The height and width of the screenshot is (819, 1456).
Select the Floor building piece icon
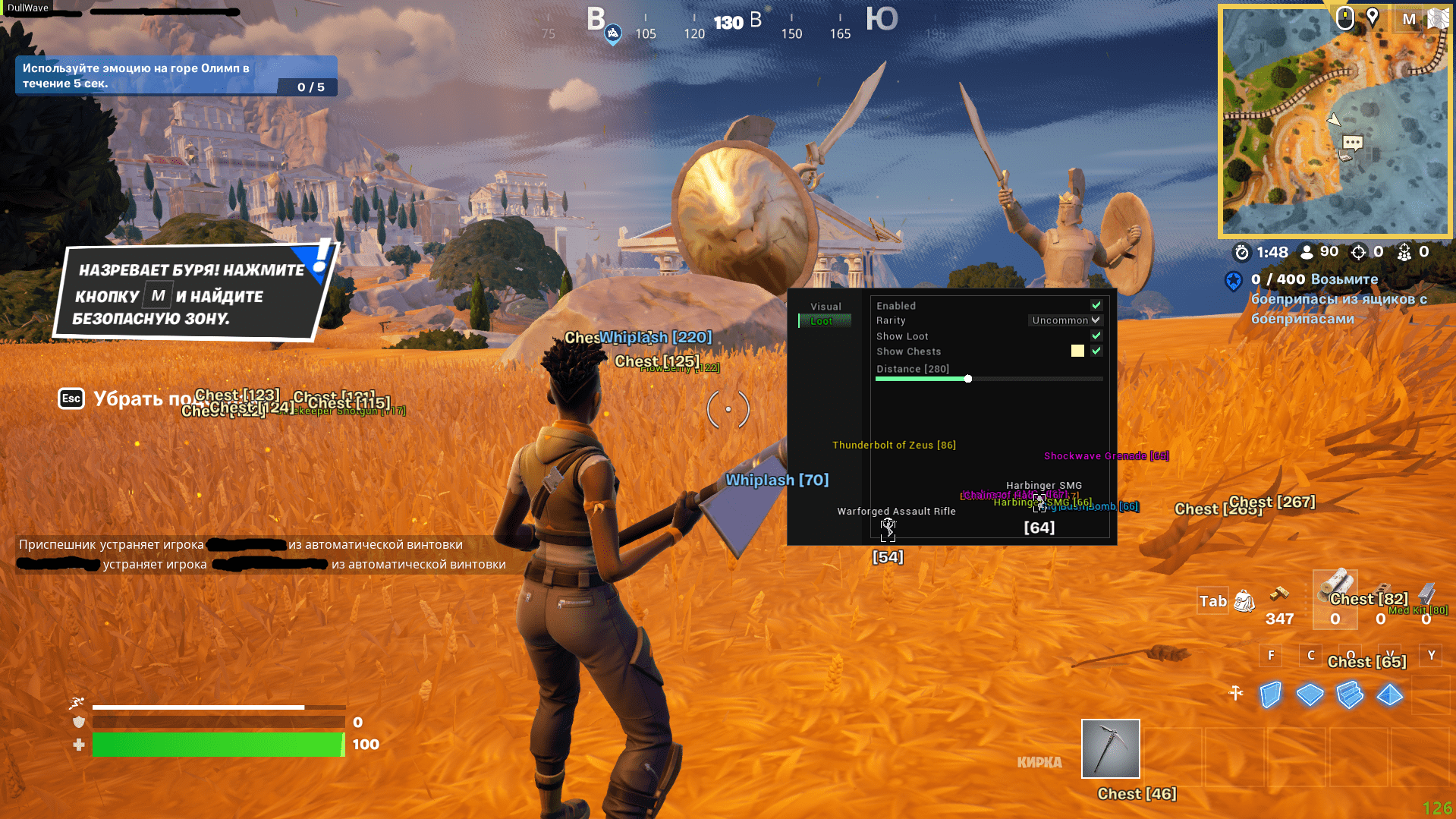[1310, 695]
